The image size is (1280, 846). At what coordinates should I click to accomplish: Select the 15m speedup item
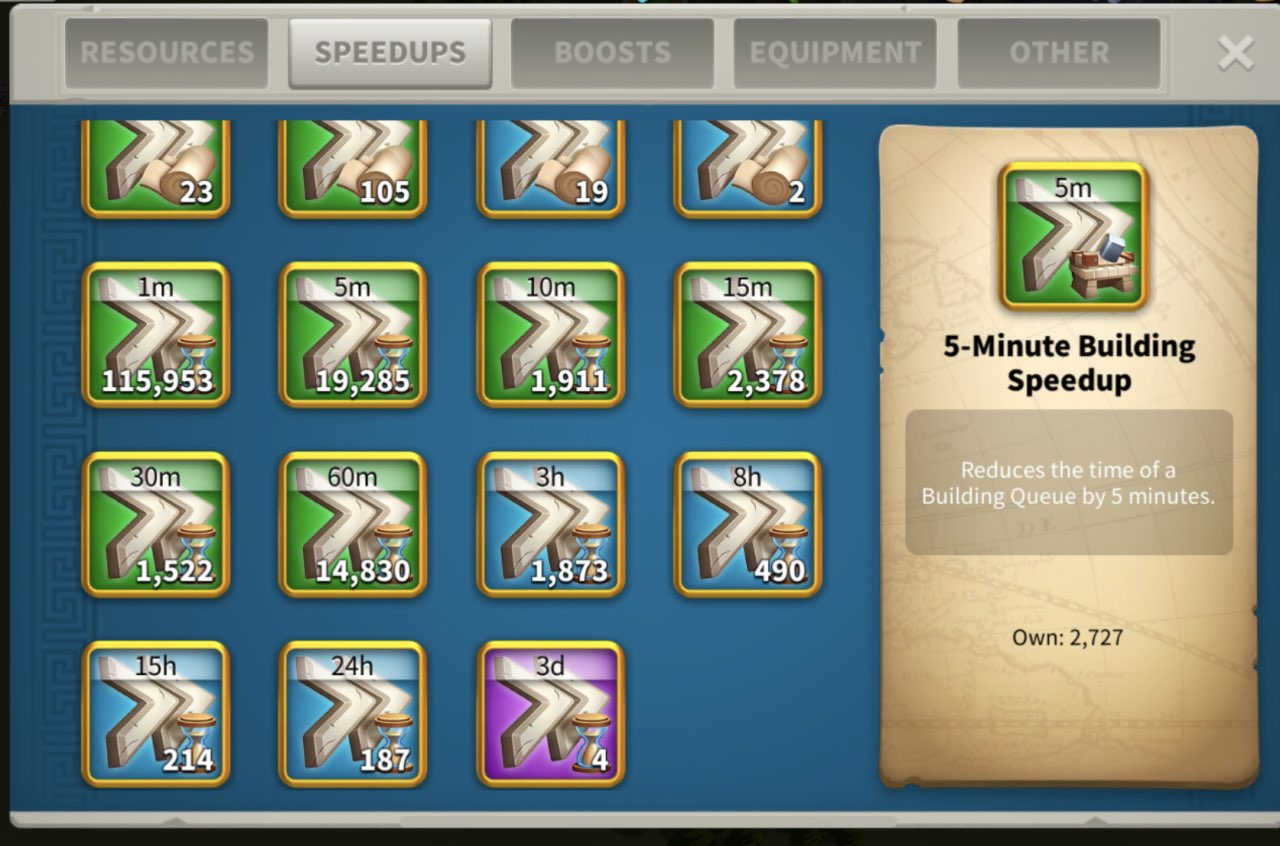[748, 335]
